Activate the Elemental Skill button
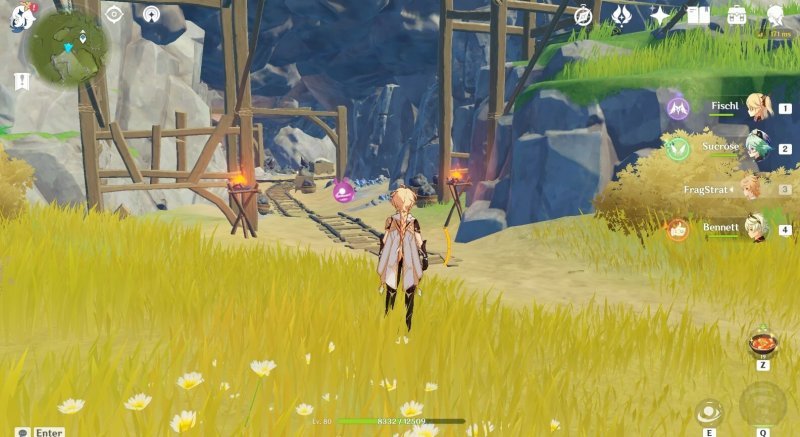This screenshot has height=437, width=800. (709, 411)
